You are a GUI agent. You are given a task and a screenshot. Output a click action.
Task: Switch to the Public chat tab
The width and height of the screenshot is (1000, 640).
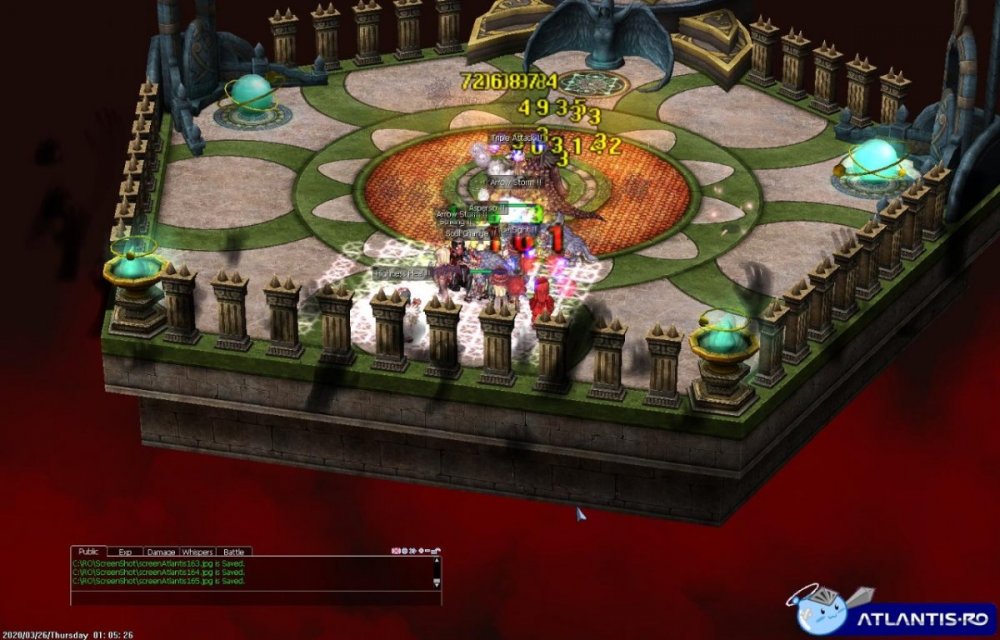pos(87,551)
